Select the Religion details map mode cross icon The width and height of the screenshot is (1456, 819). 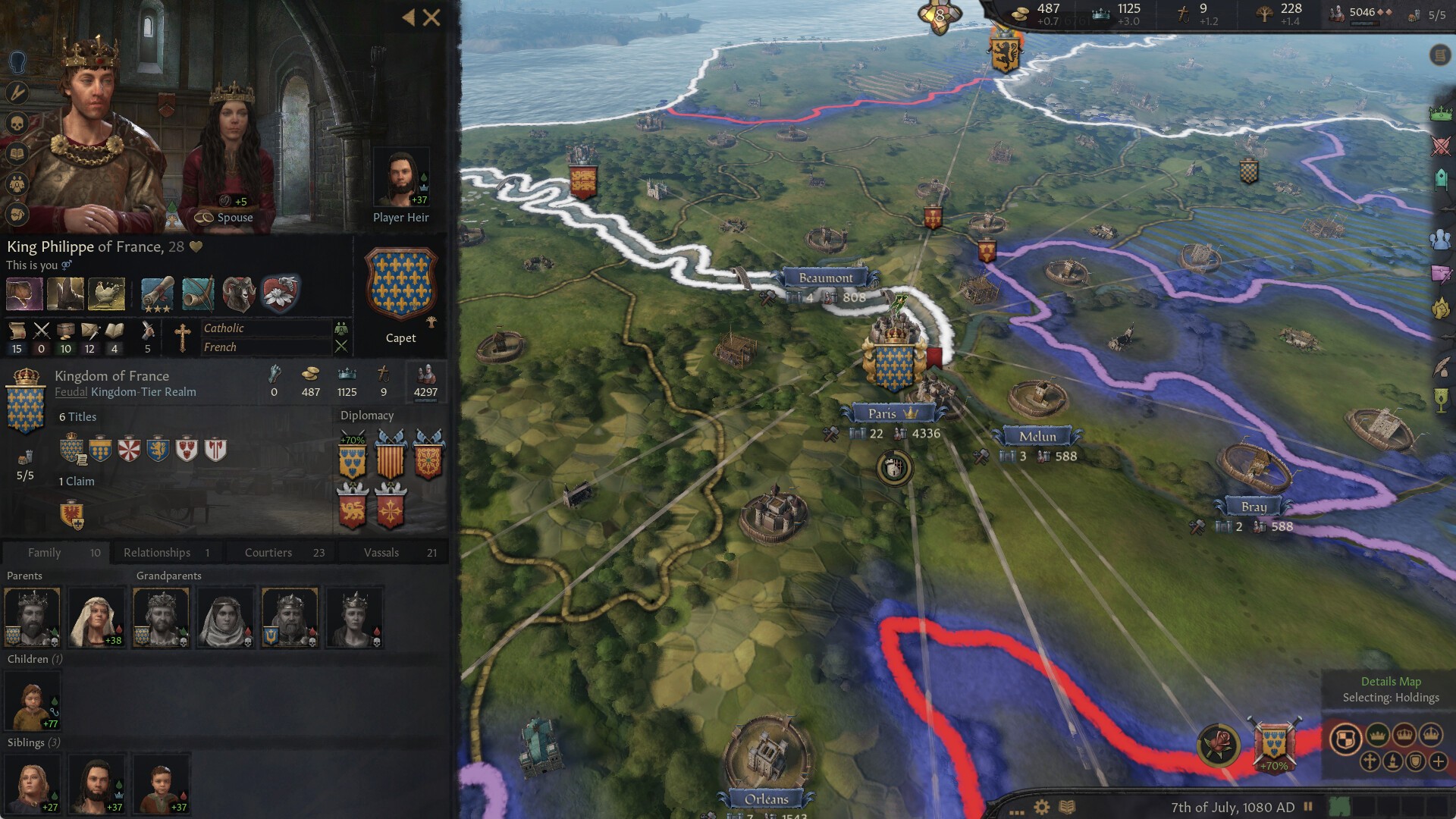click(1370, 761)
